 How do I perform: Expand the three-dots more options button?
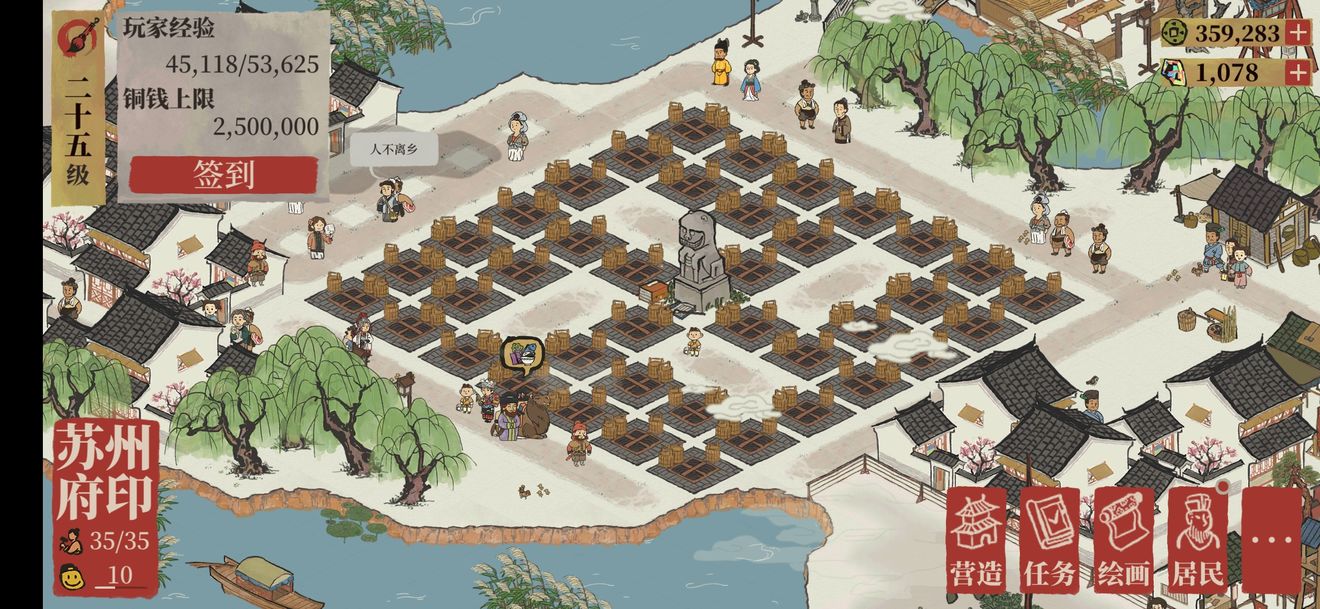1271,540
